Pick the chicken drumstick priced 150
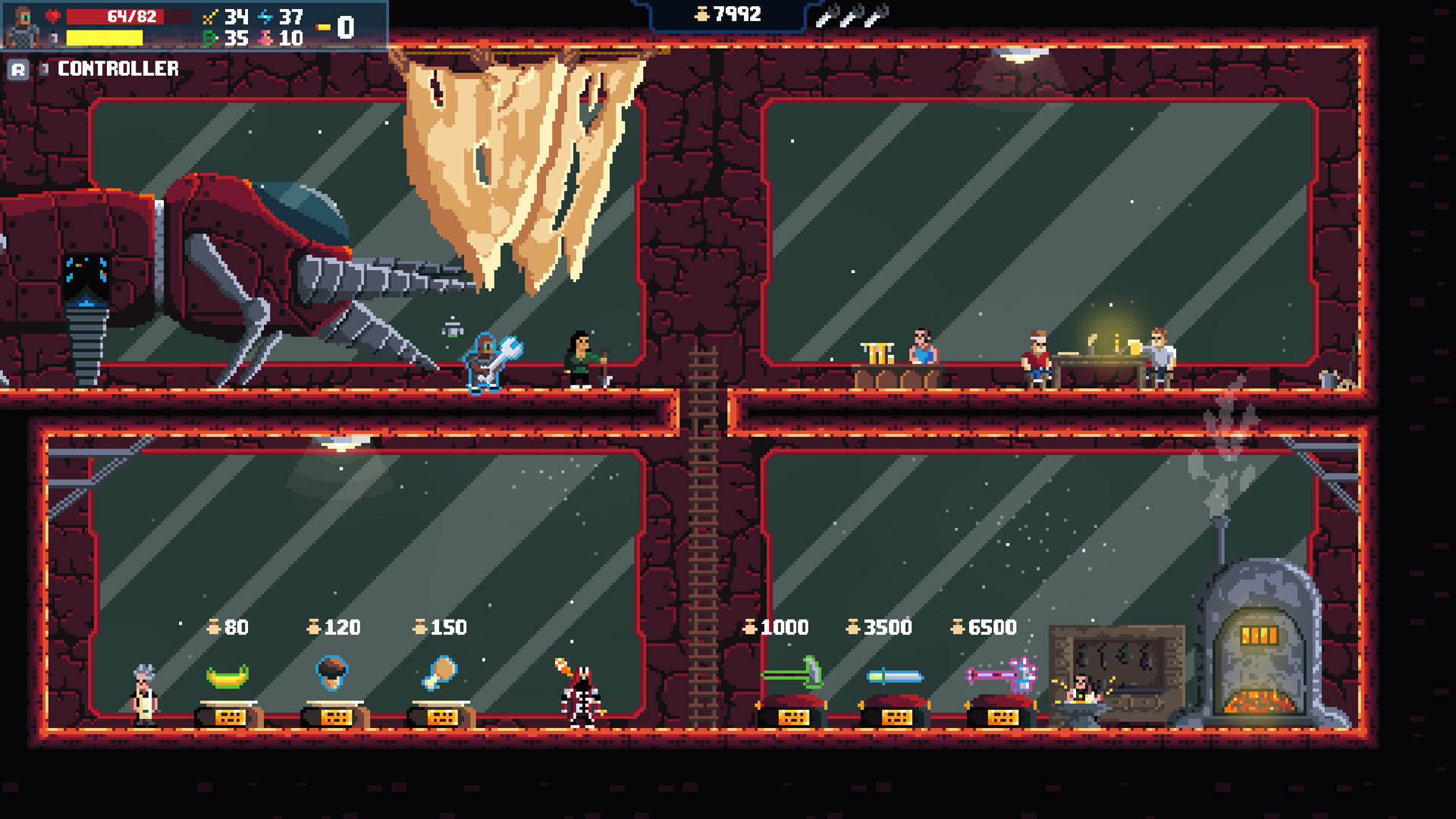This screenshot has width=1456, height=819. coord(440,673)
